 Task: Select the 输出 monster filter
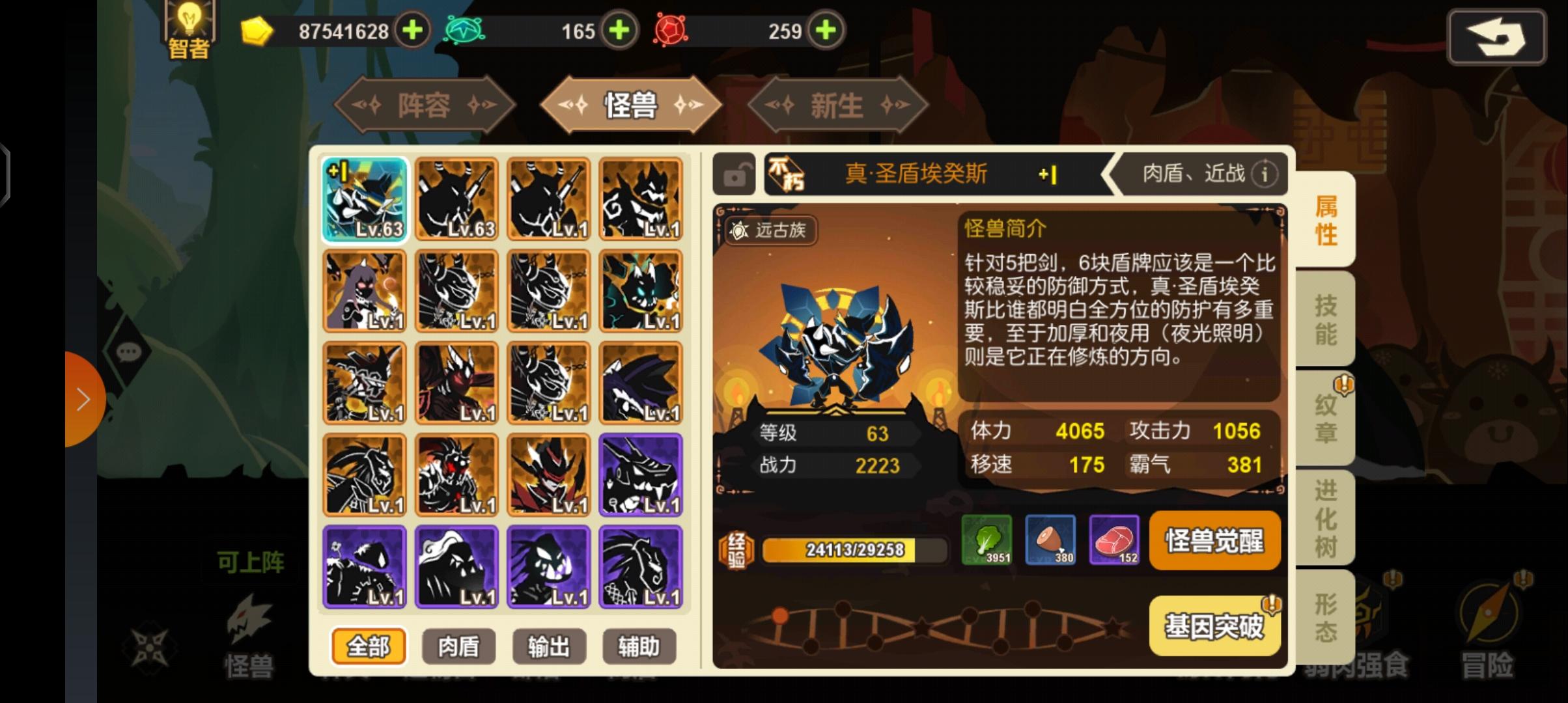pyautogui.click(x=549, y=646)
